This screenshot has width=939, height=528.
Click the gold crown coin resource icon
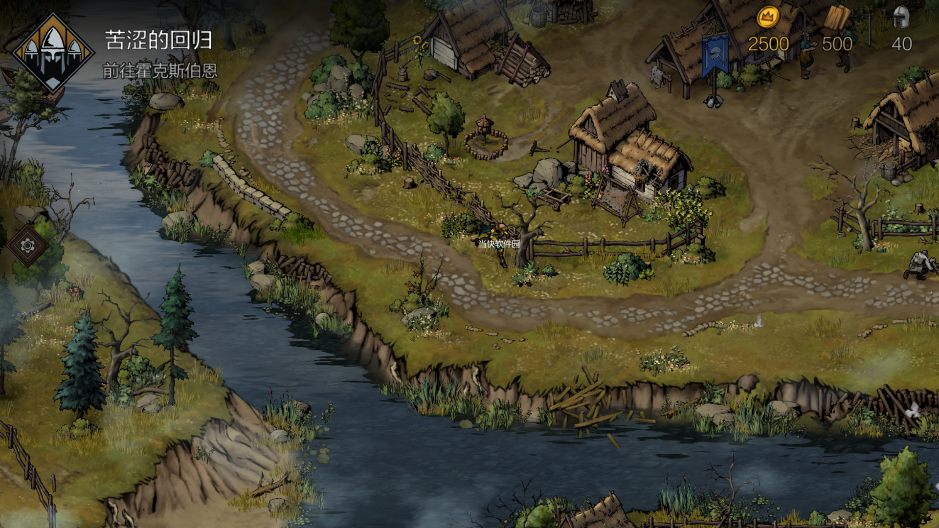(768, 17)
